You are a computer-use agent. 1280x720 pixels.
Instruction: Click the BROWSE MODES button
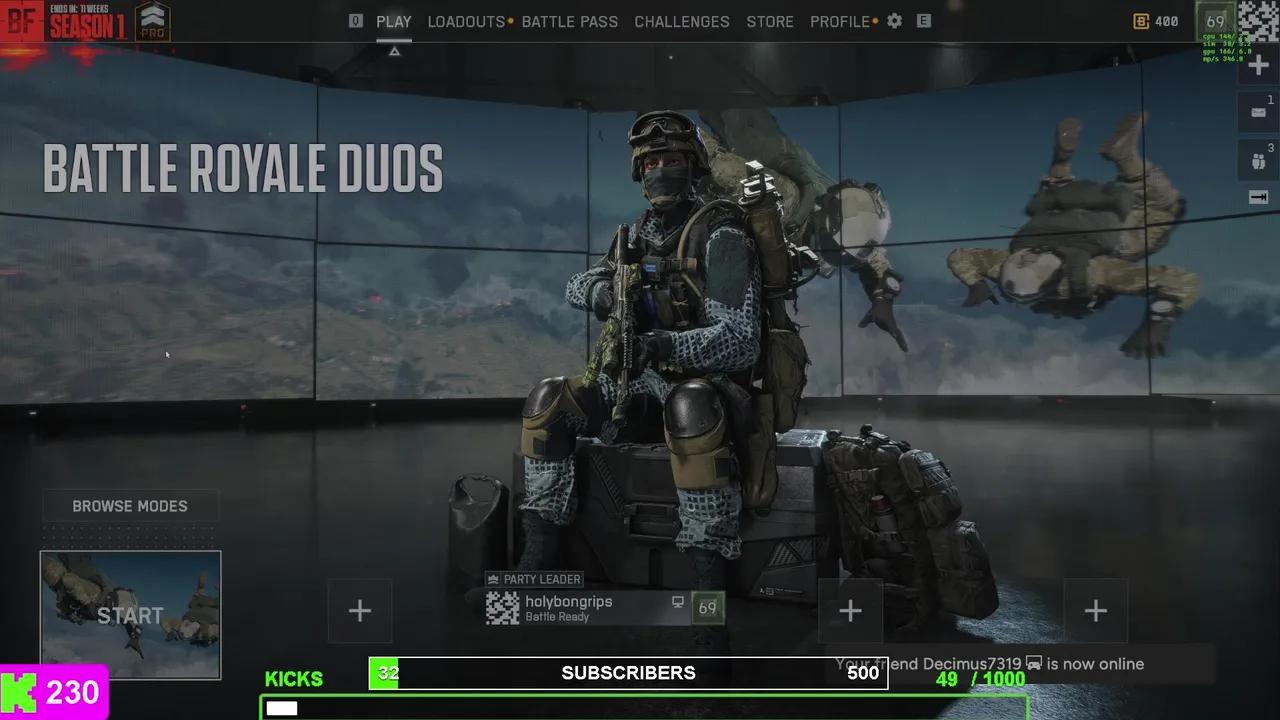click(x=130, y=506)
